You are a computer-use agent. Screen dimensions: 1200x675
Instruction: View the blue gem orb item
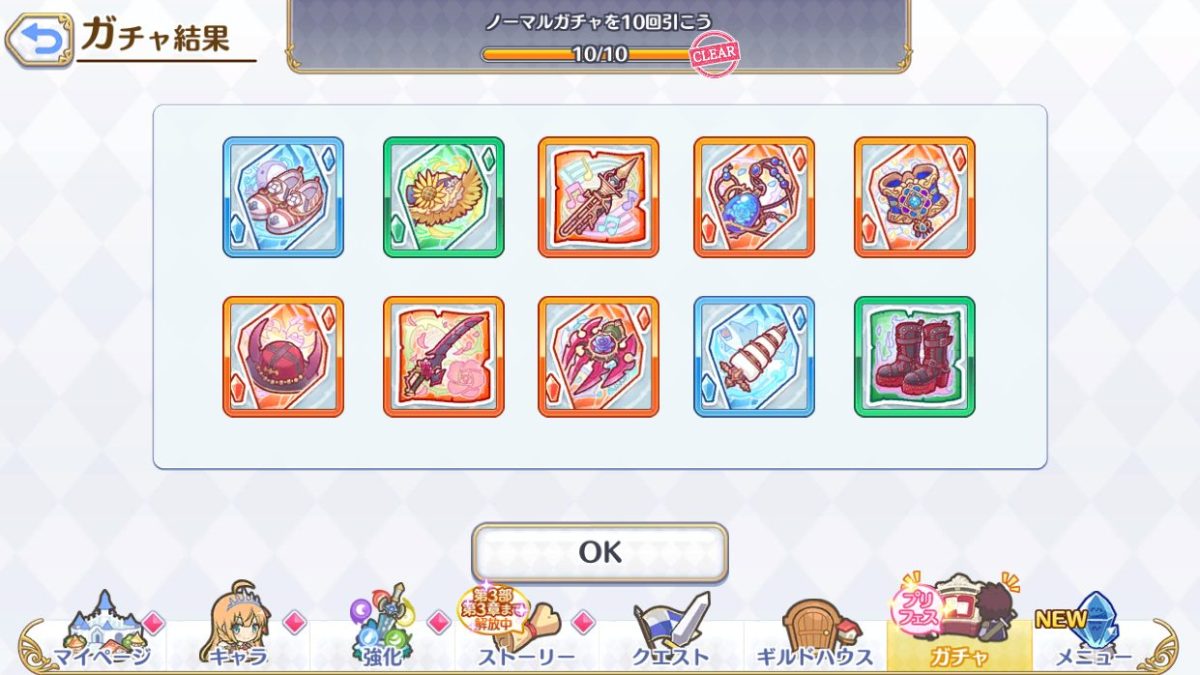click(754, 197)
